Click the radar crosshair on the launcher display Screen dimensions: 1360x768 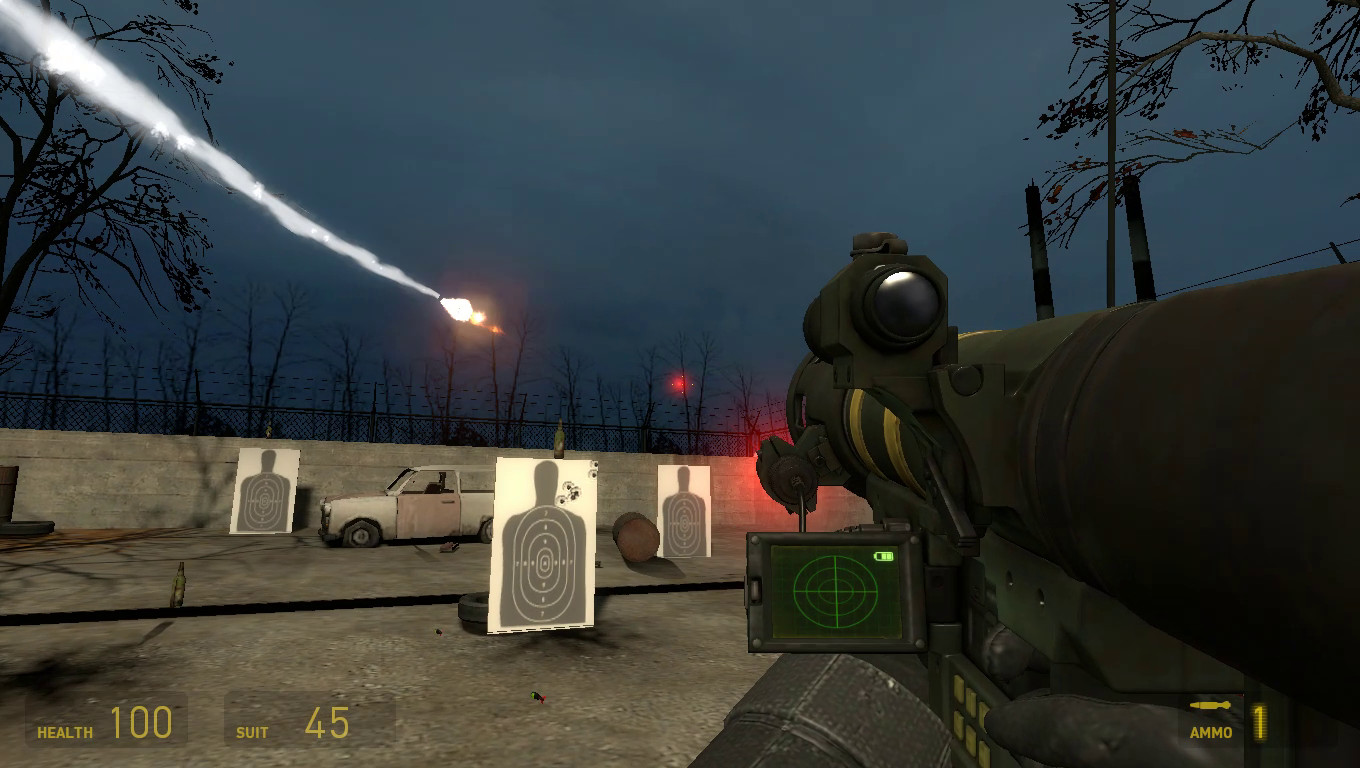(837, 590)
